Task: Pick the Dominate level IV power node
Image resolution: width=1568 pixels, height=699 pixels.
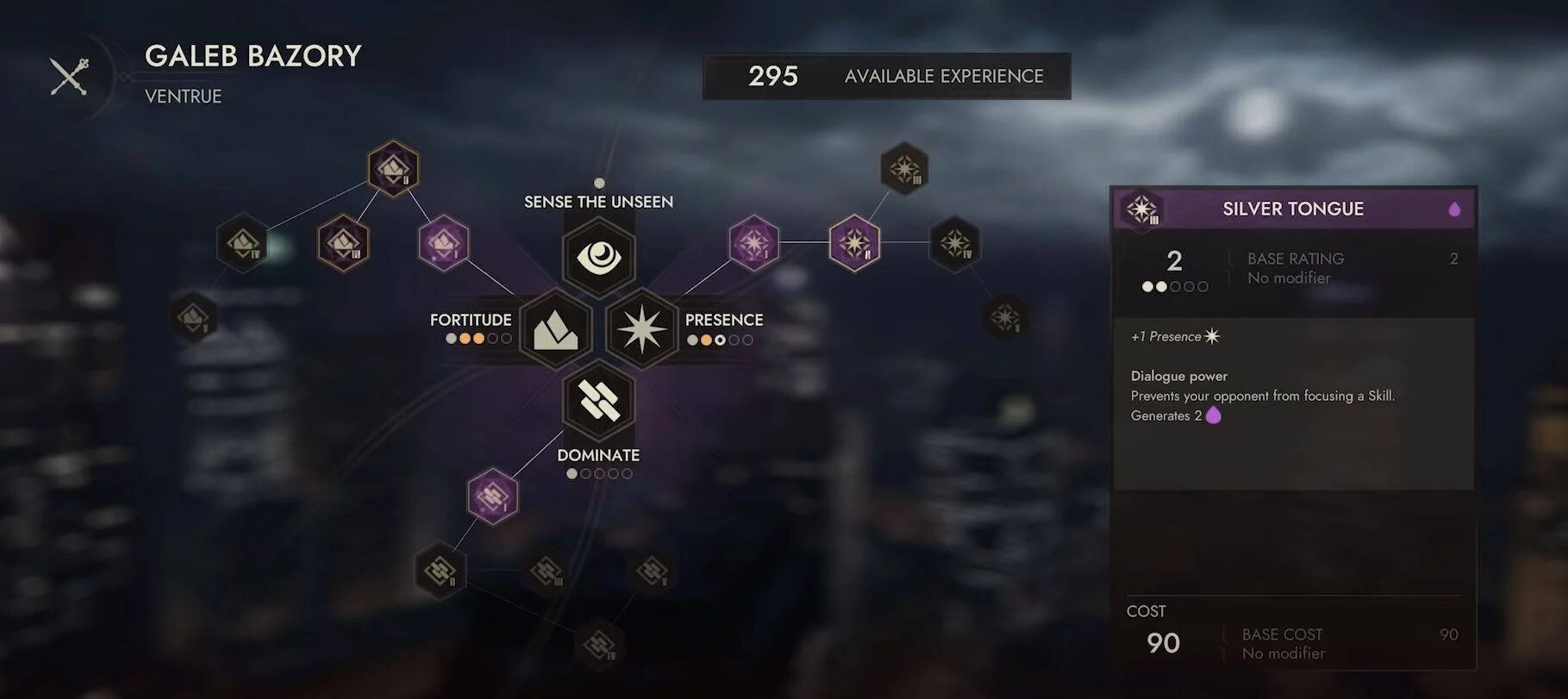Action: [x=599, y=644]
